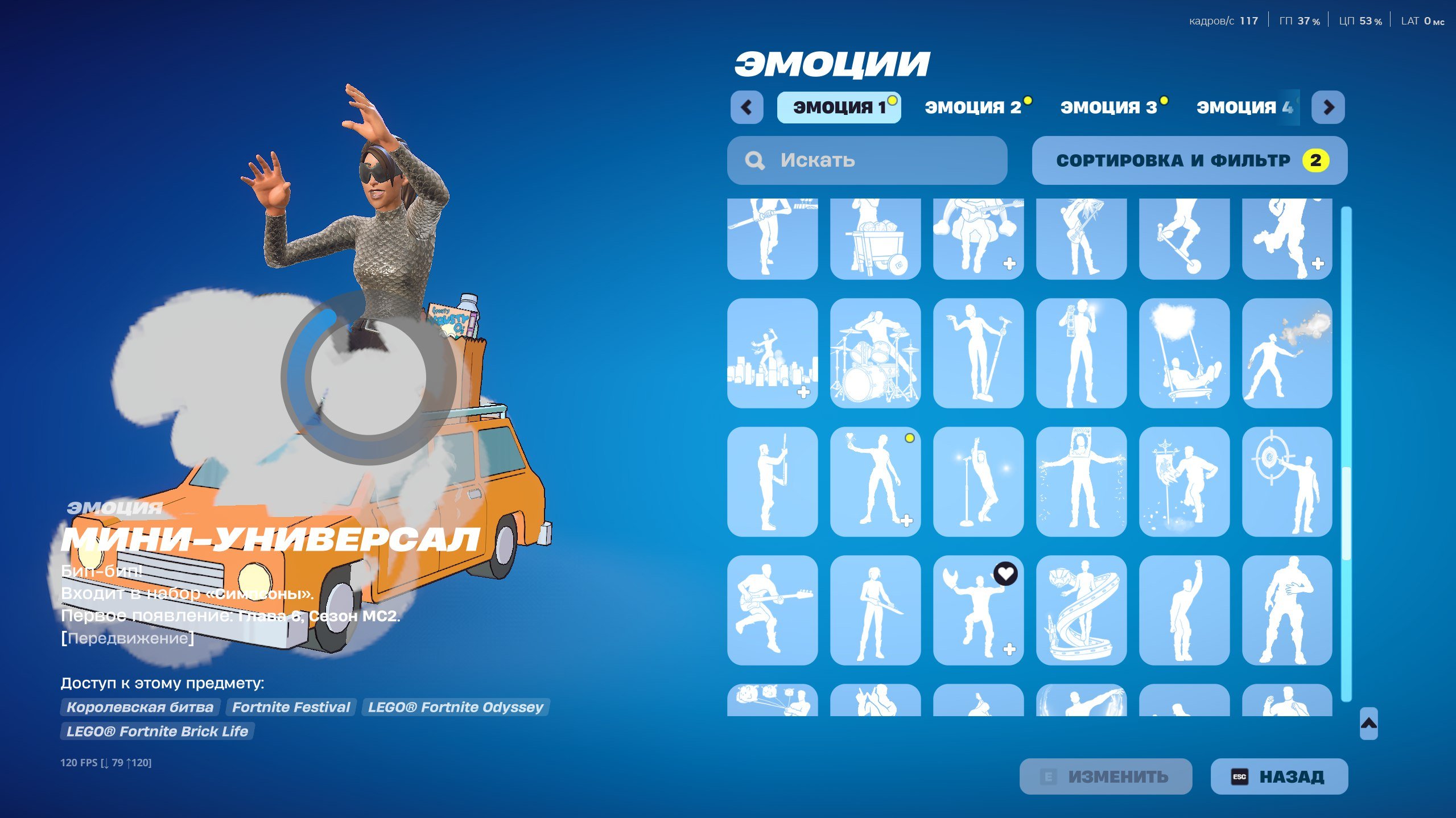Click the left arrow to view previous slots
This screenshot has width=1456, height=818.
coord(747,108)
